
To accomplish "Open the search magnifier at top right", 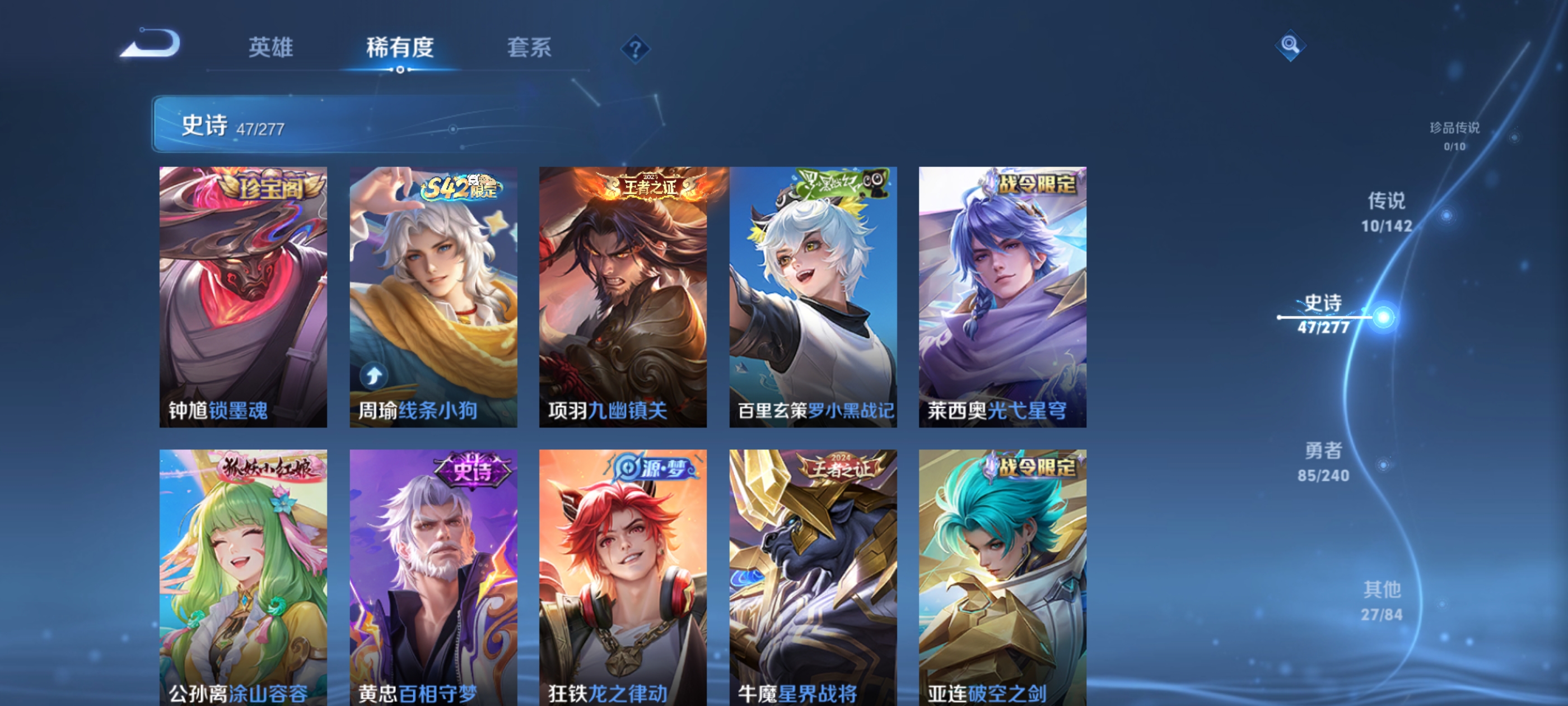I will click(1292, 46).
